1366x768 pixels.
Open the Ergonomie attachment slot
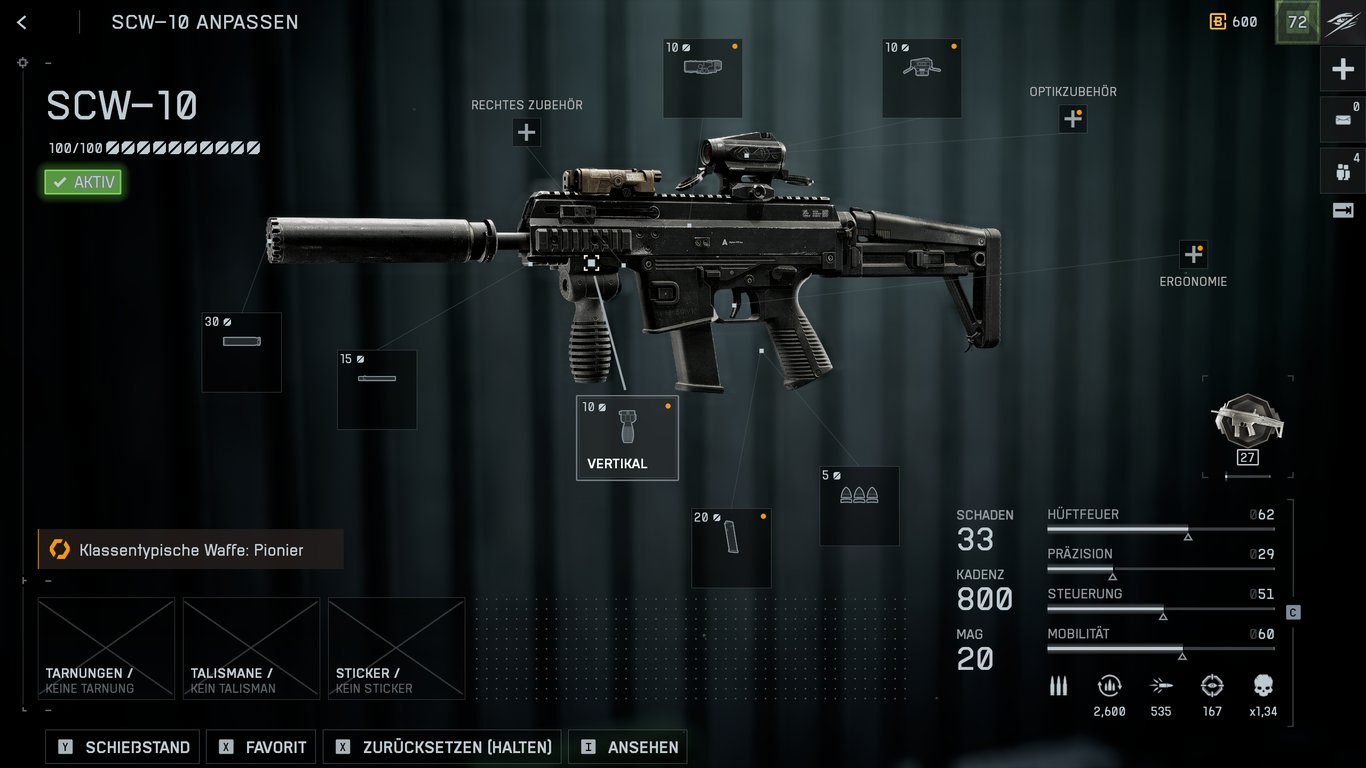coord(1193,254)
